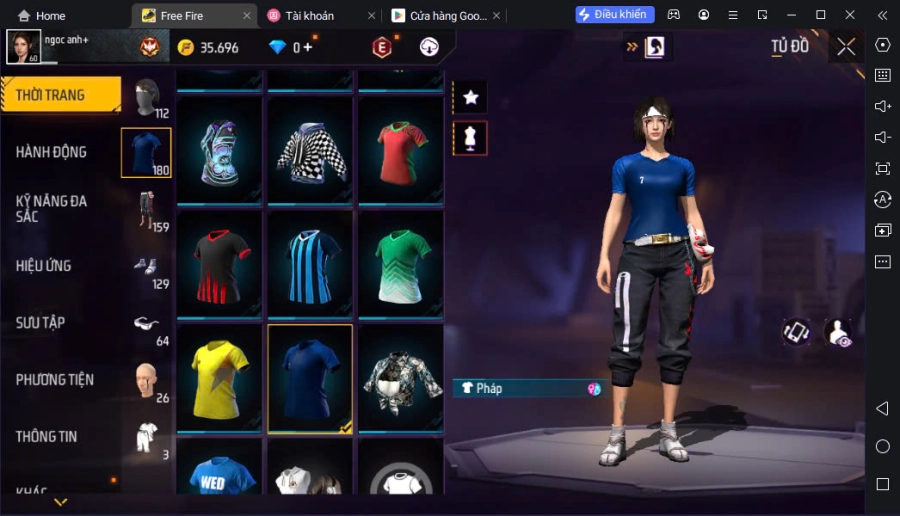Open the head mask subcategory
This screenshot has height=516, width=900.
147,97
